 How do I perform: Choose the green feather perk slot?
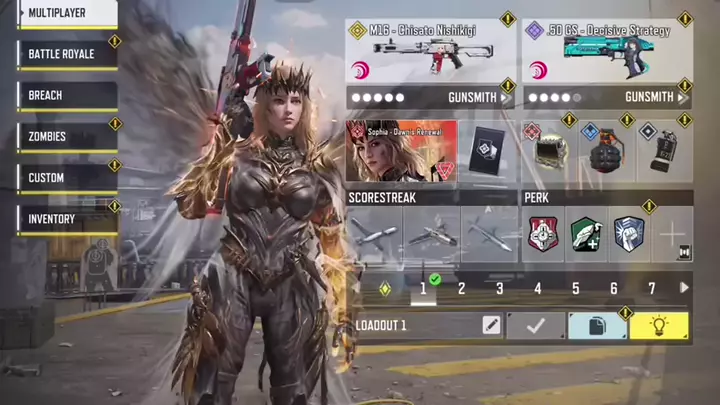coord(584,235)
